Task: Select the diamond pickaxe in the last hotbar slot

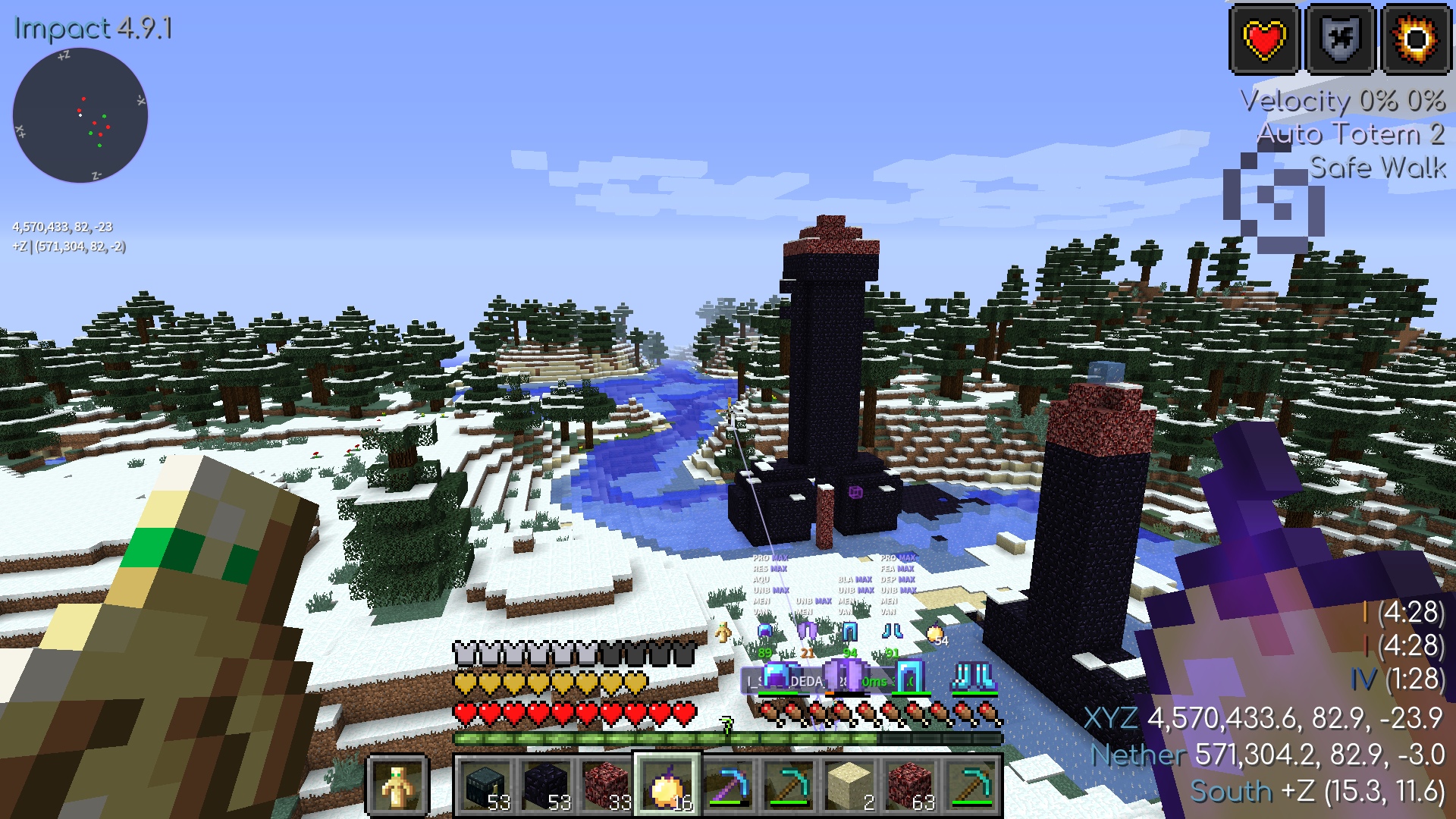Action: click(971, 786)
